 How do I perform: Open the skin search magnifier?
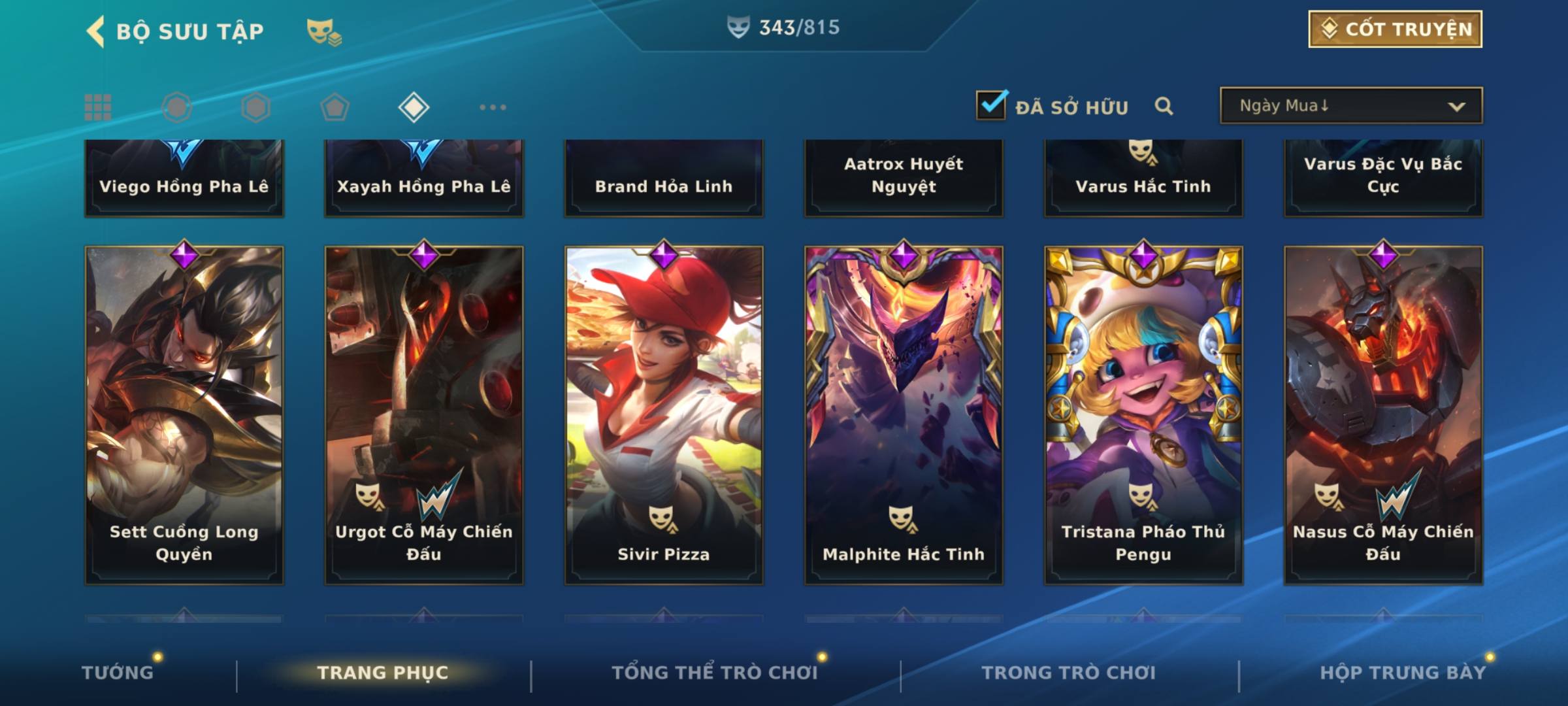pos(1164,106)
